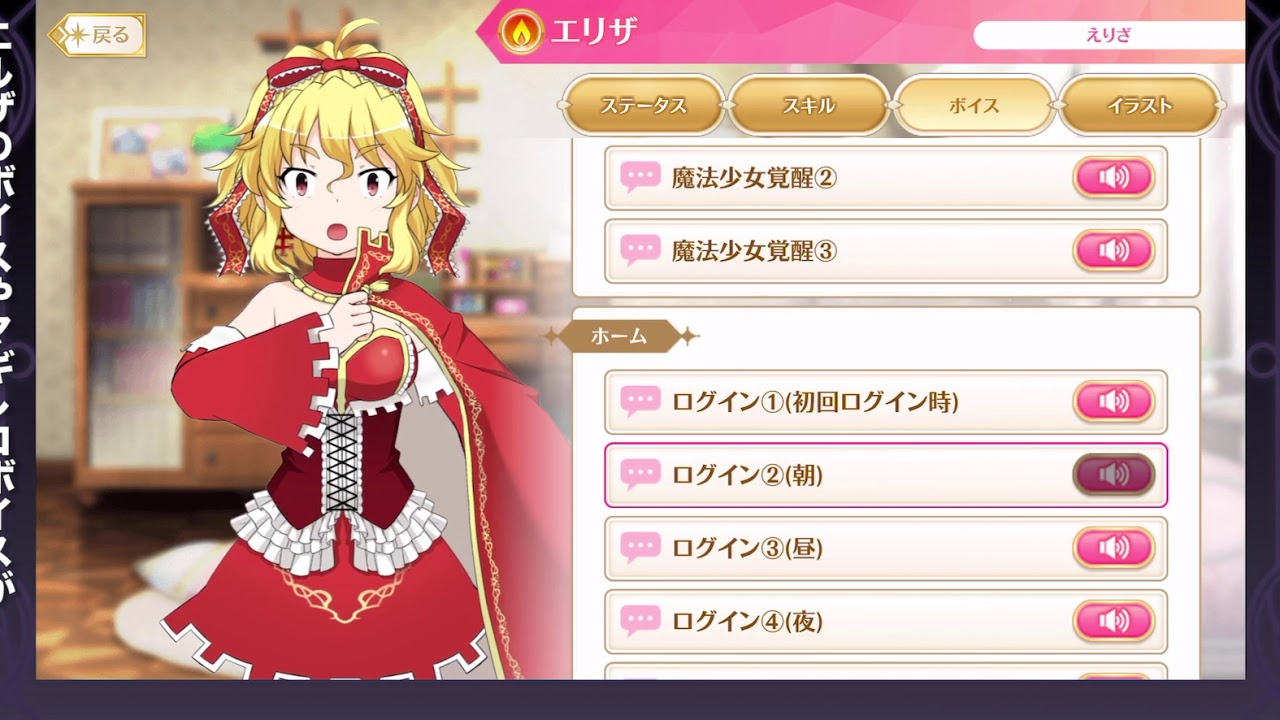Play the ログイン③(昼) voice clip

click(x=1113, y=548)
